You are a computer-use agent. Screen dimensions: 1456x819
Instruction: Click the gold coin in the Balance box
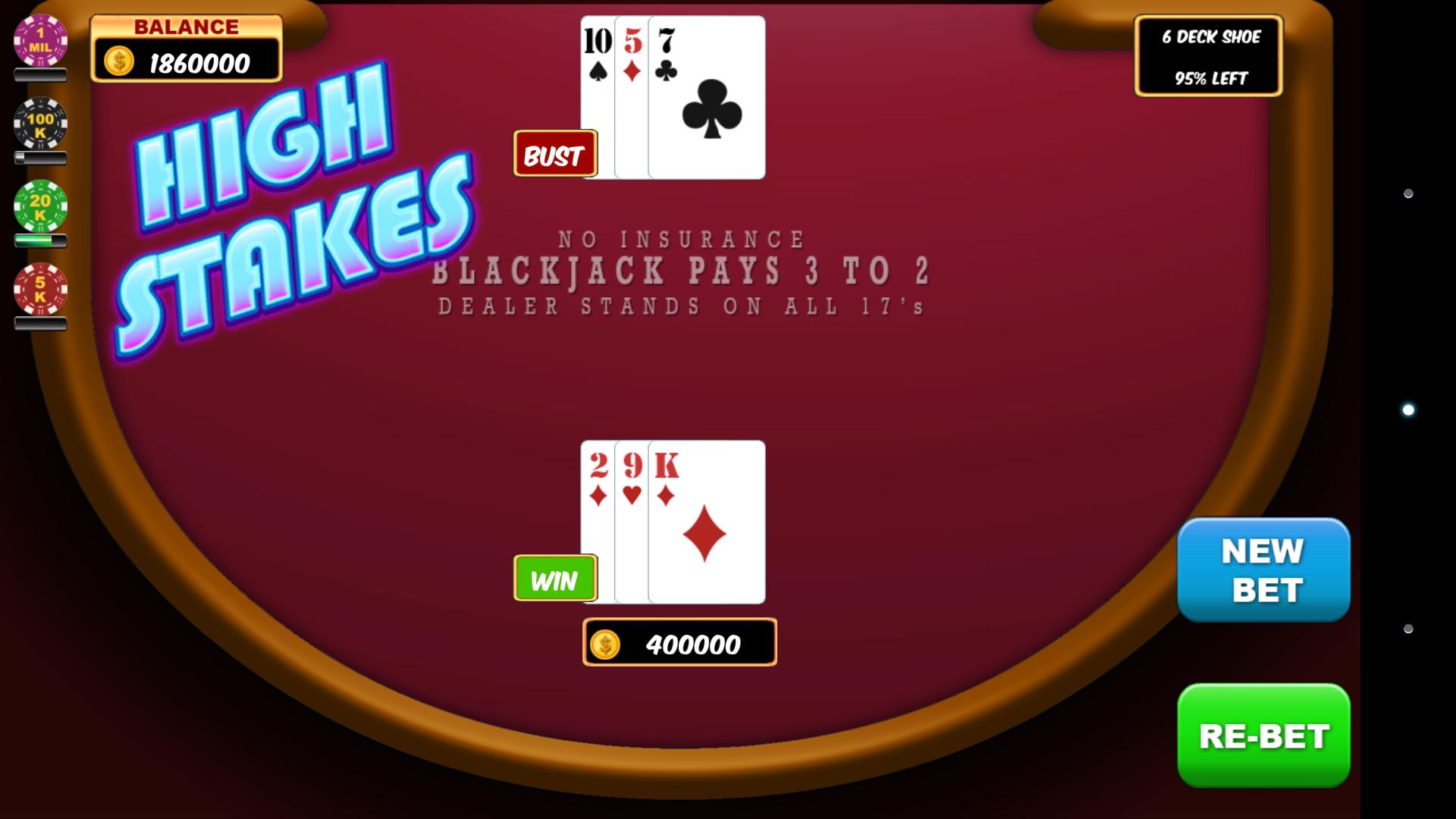point(118,60)
